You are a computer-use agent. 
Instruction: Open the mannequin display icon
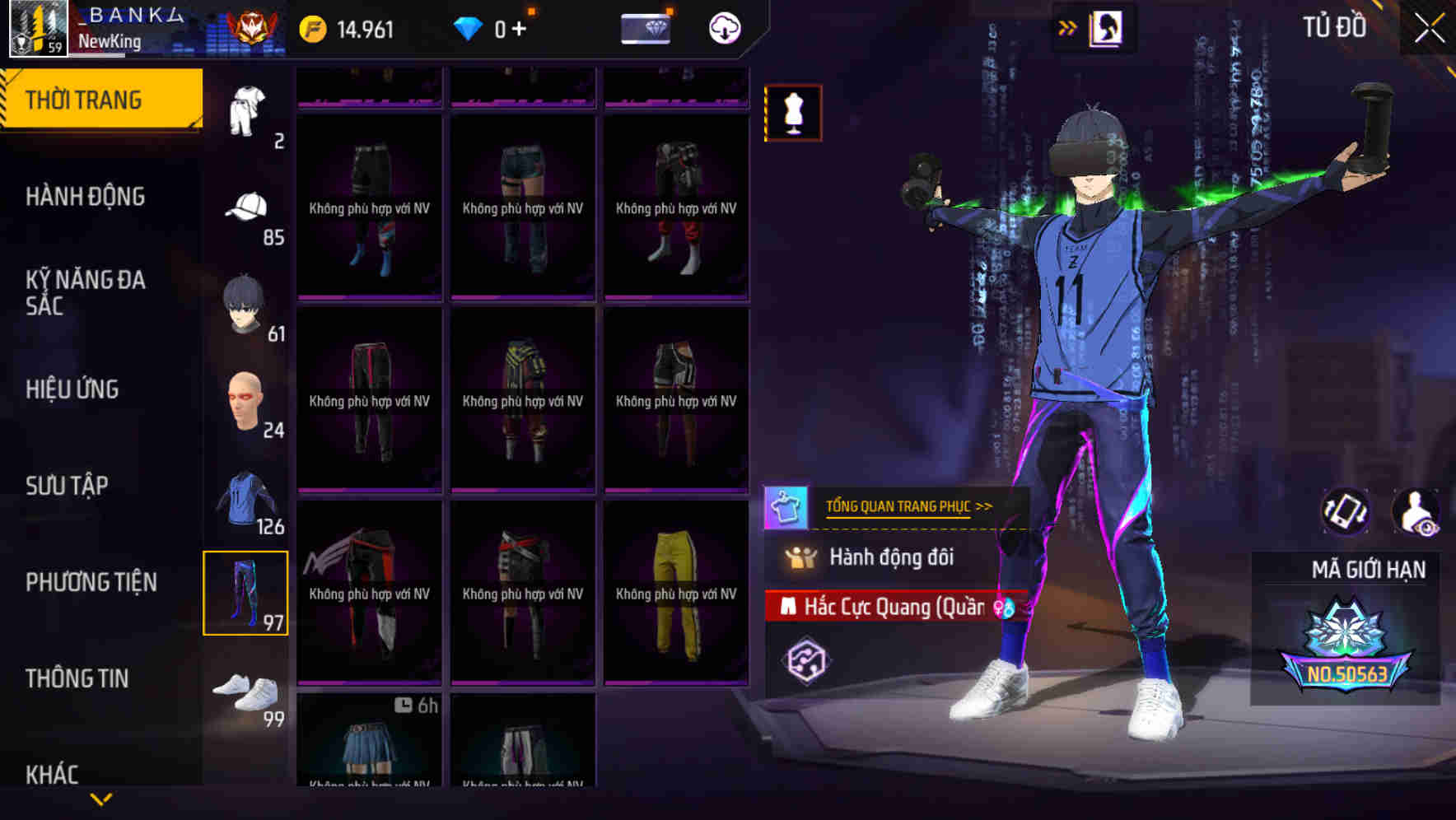pos(793,114)
